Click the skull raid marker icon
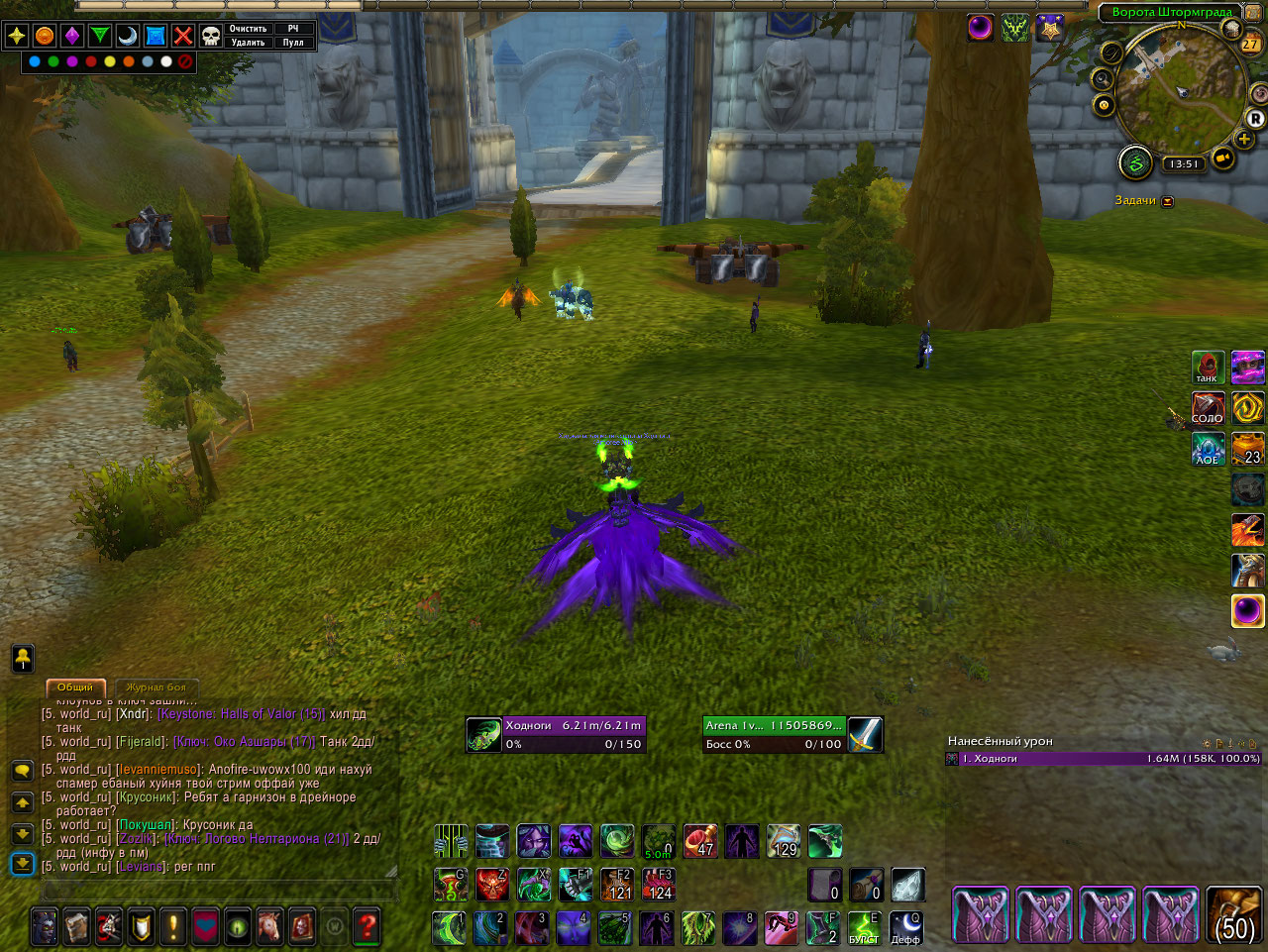The height and width of the screenshot is (952, 1268). click(211, 36)
